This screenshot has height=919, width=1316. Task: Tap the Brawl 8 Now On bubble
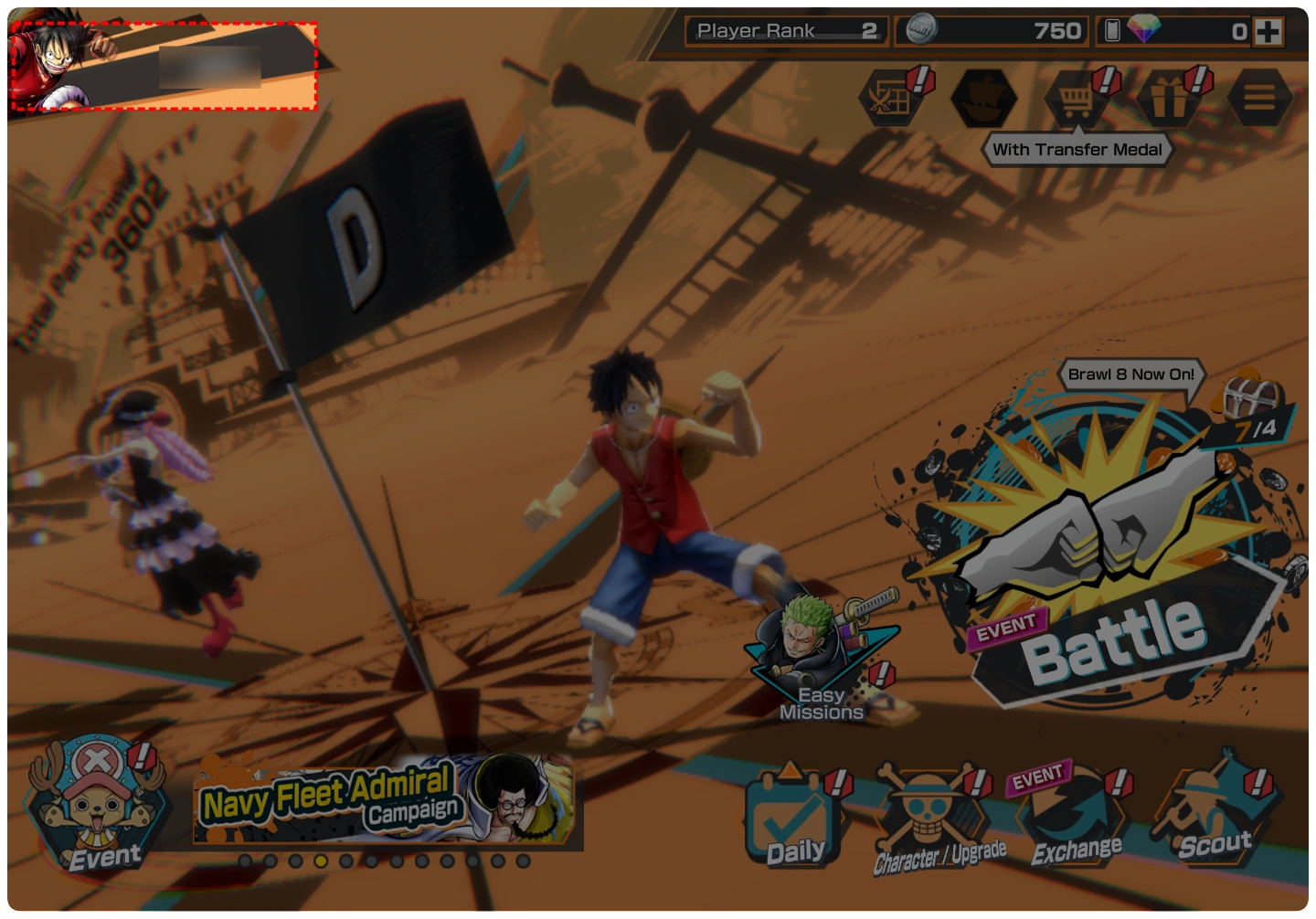(x=1130, y=375)
